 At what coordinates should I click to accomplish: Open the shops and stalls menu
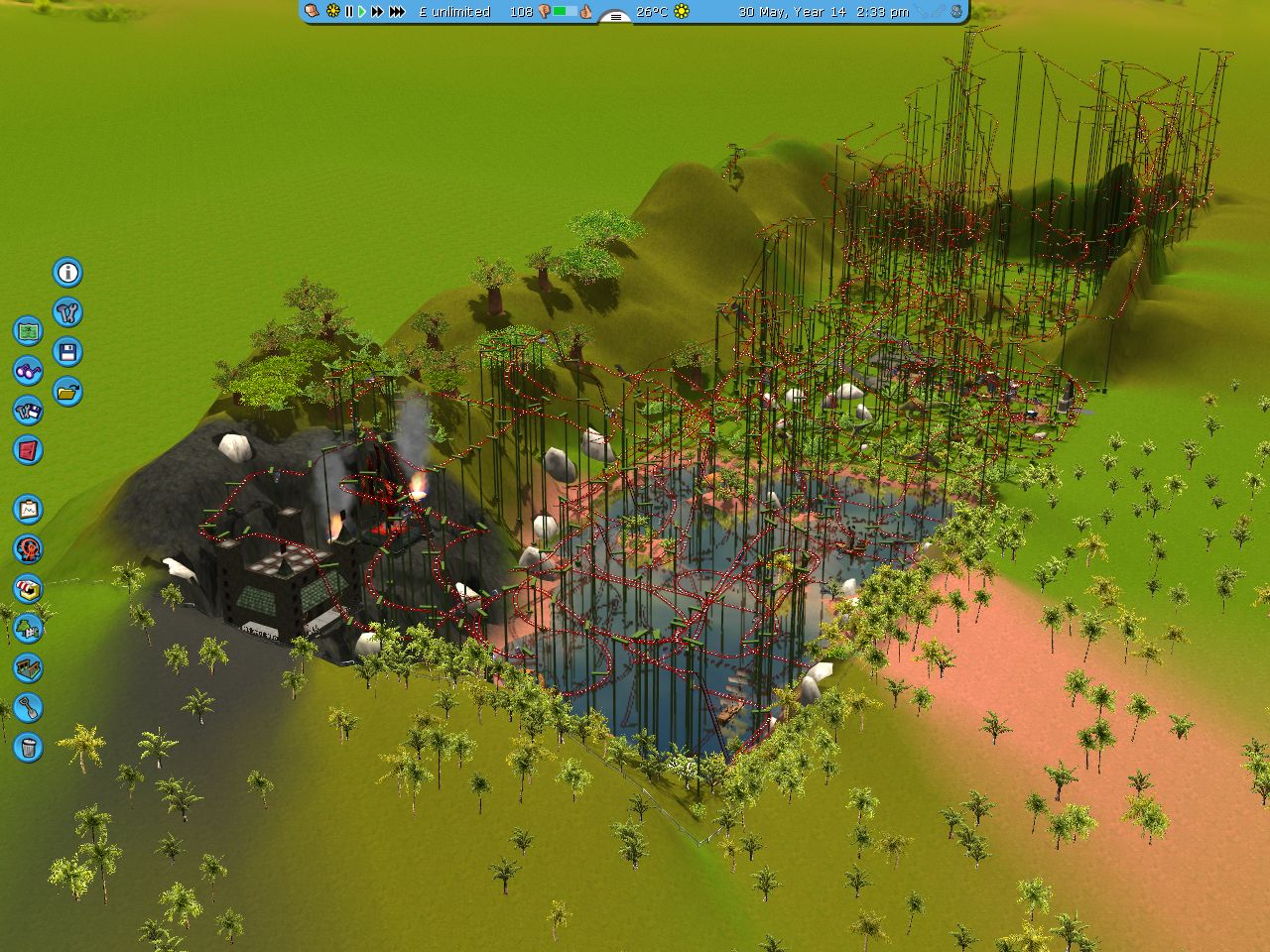(28, 588)
